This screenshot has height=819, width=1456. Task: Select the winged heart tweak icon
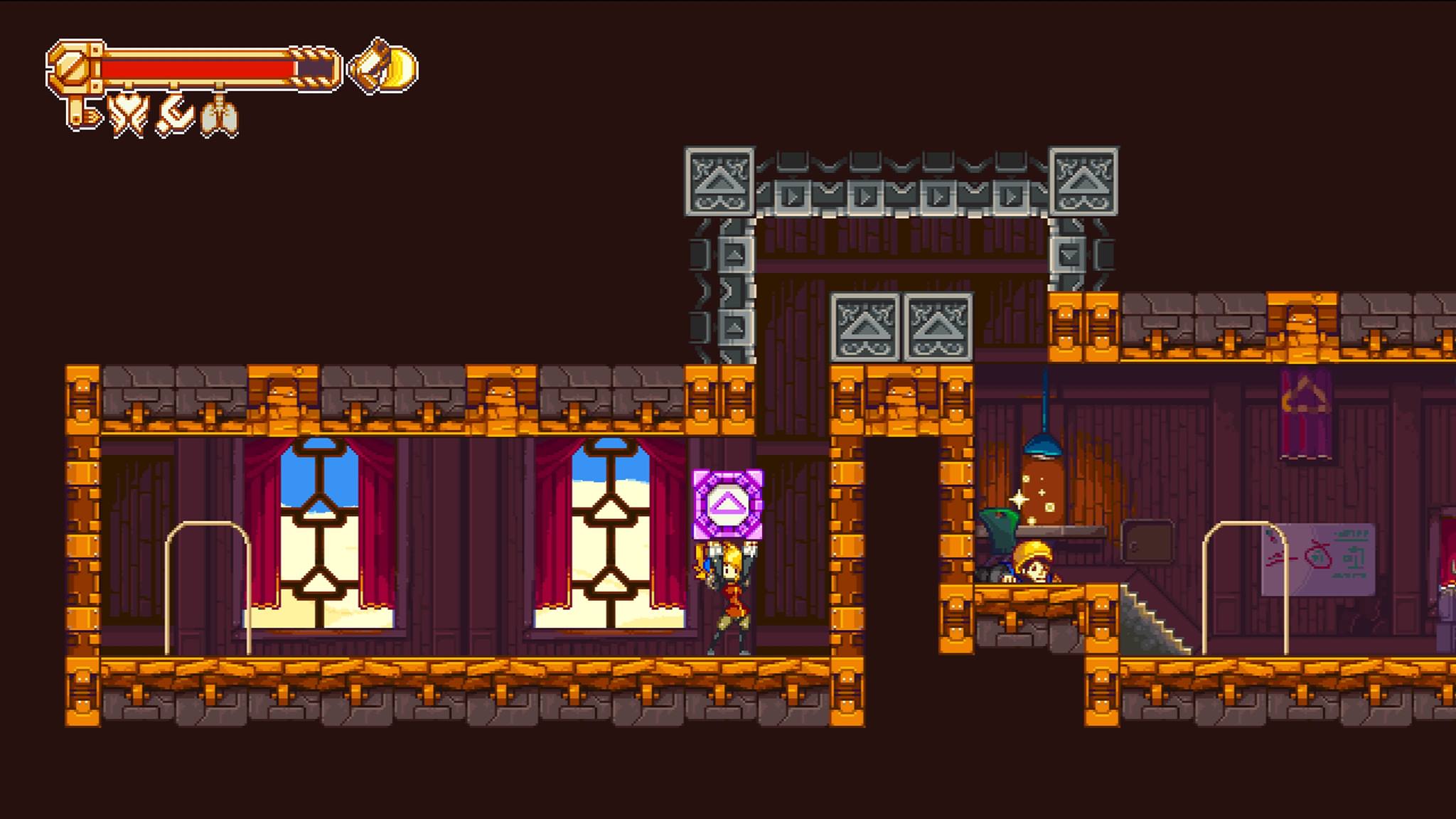[x=128, y=115]
